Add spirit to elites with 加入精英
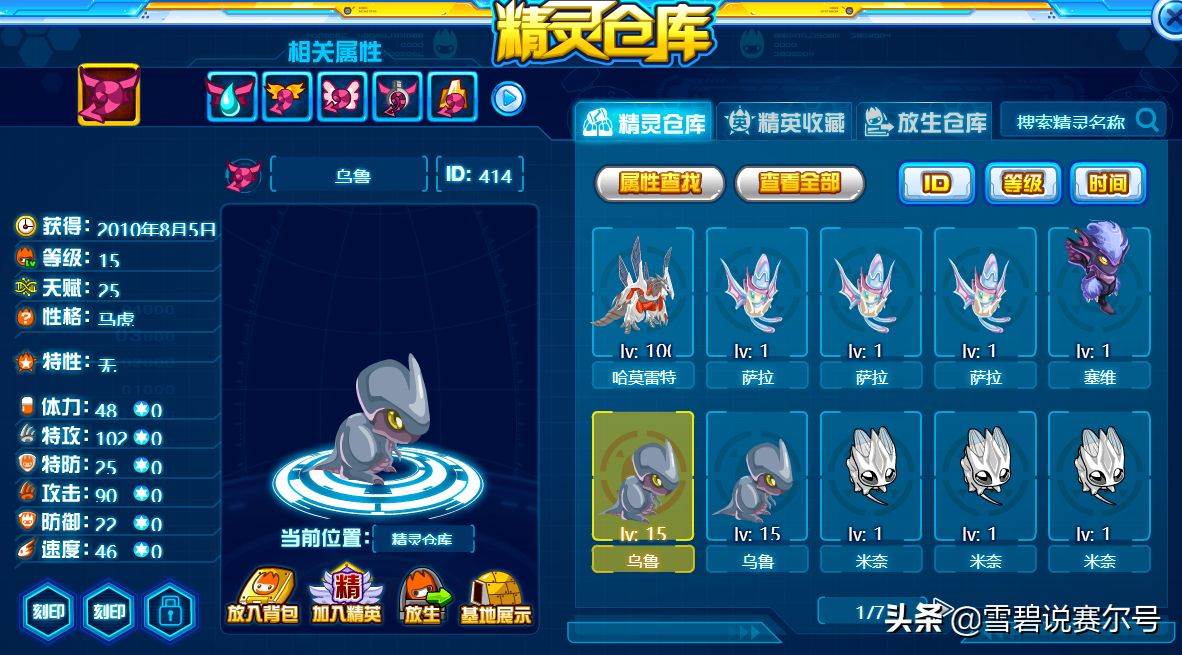Screen dimensions: 1182x655 pos(347,598)
